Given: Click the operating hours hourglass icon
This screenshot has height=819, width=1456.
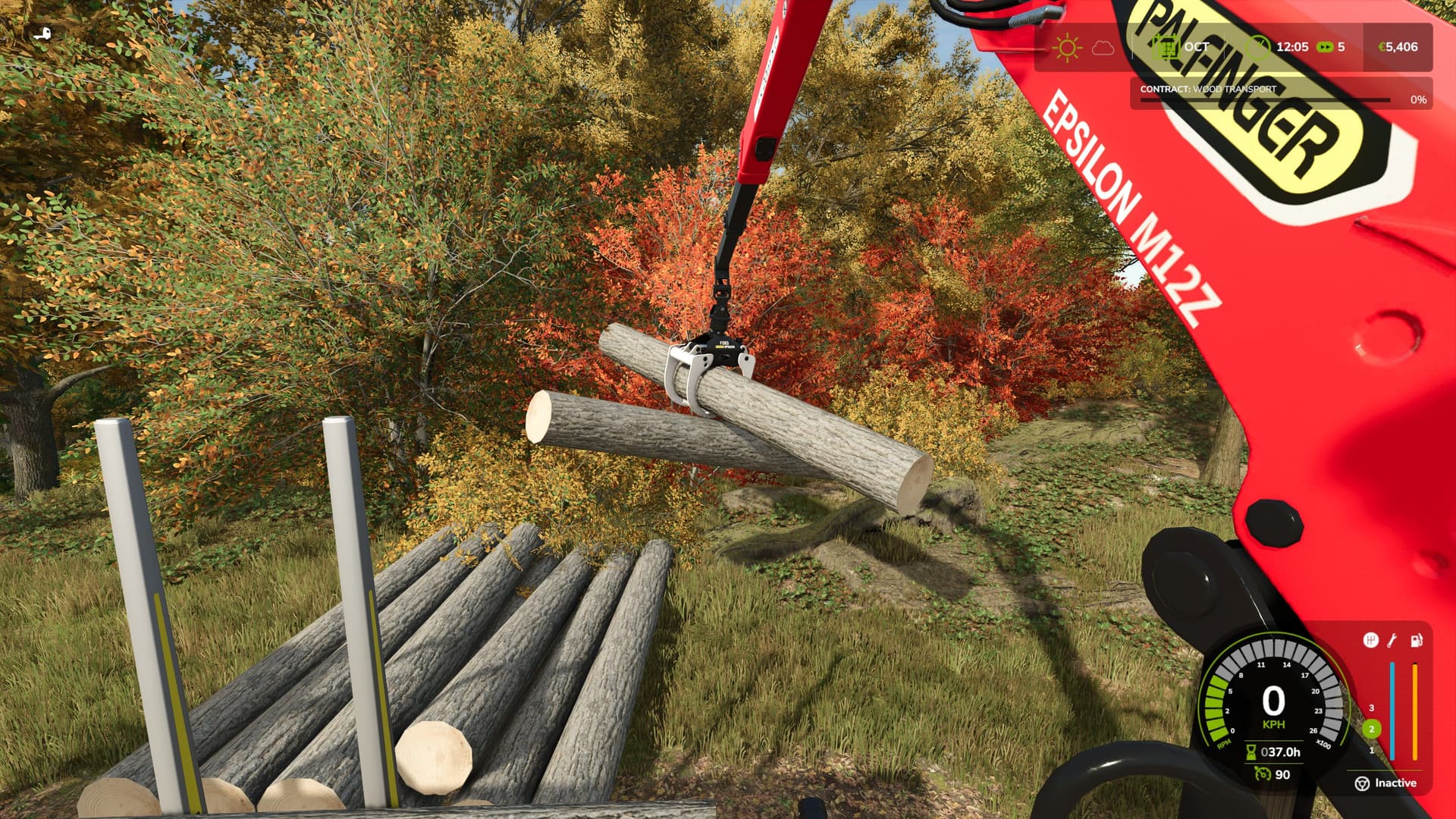Looking at the screenshot, I should click(x=1250, y=752).
